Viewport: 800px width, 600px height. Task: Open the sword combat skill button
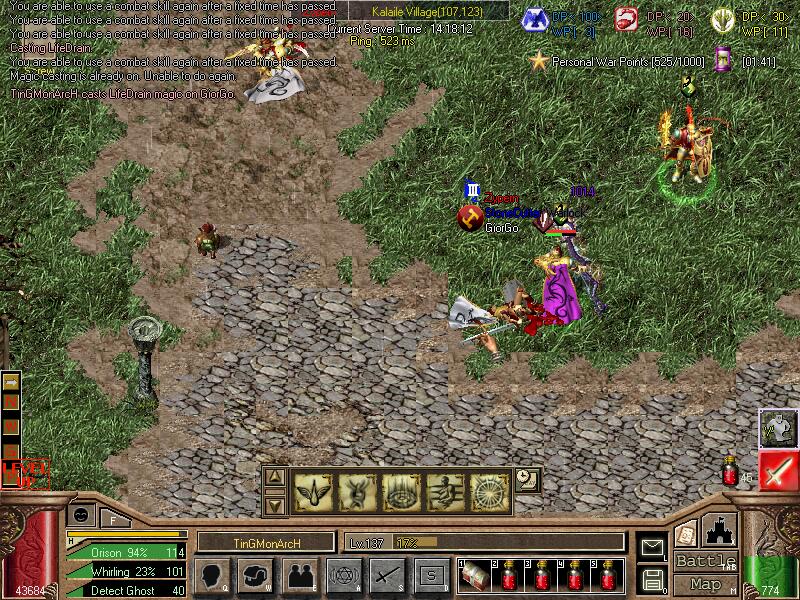pos(388,575)
